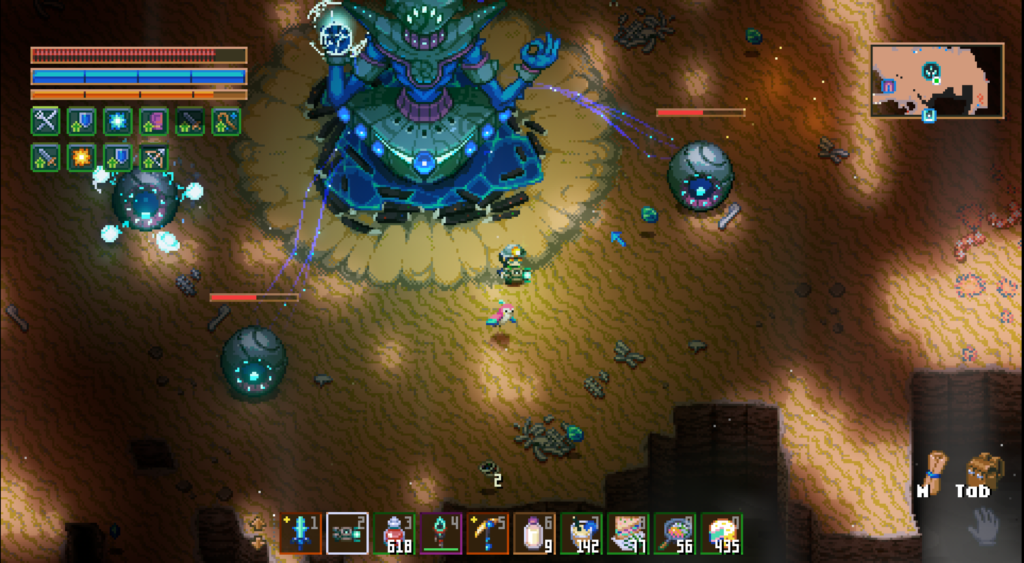Inspect the purple boot buff icon

pyautogui.click(x=153, y=122)
